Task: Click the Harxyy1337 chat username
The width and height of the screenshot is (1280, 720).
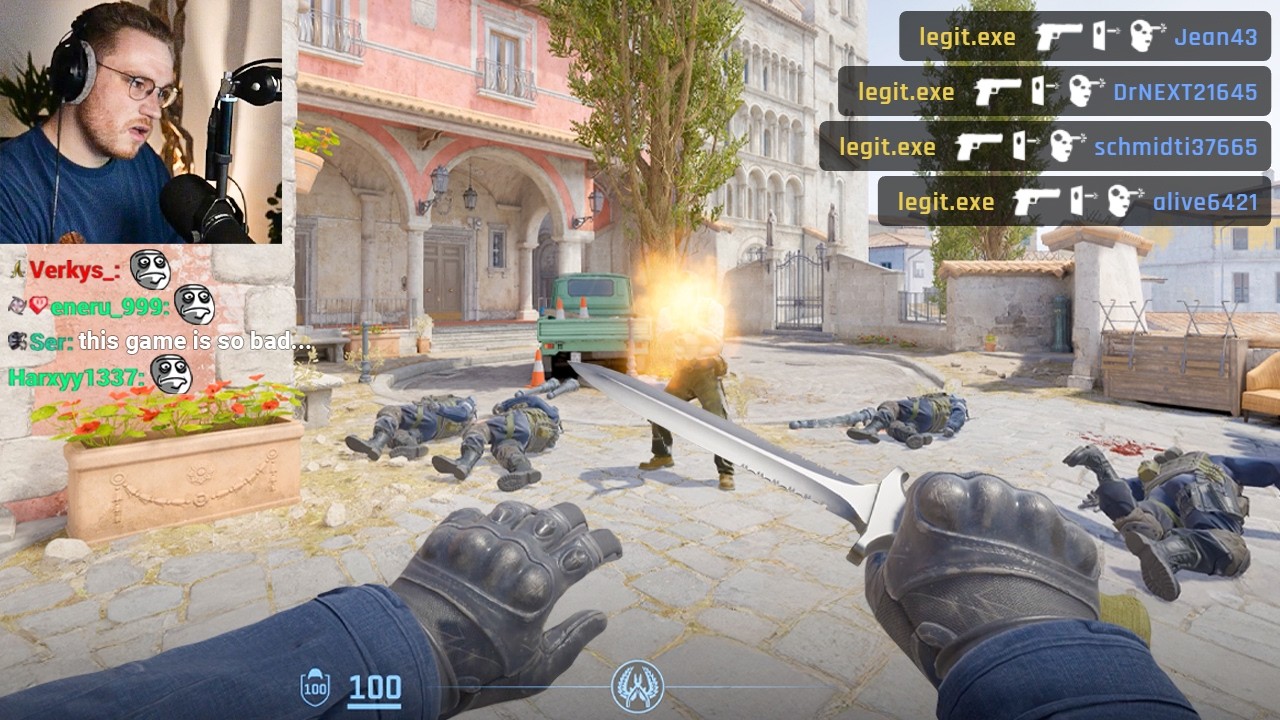Action: pos(77,378)
